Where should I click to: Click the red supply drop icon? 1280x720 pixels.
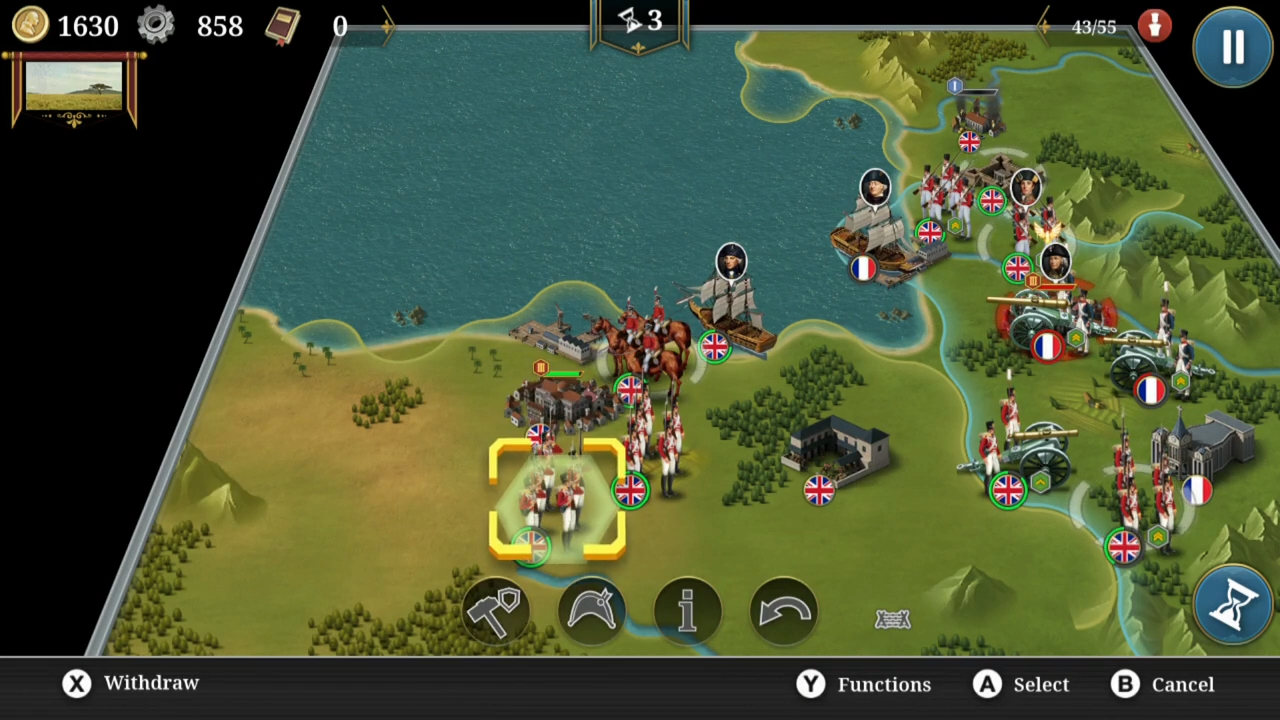click(x=1155, y=26)
